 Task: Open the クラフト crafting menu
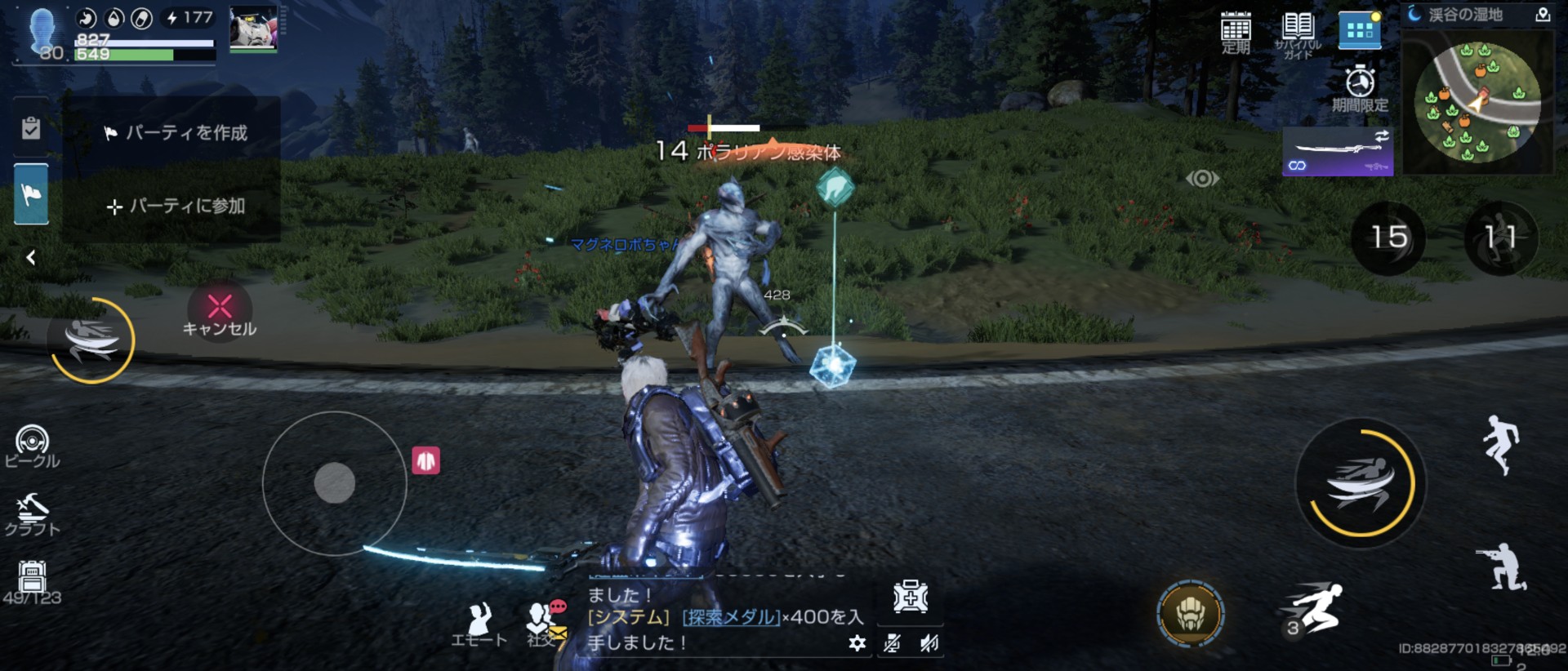point(32,514)
